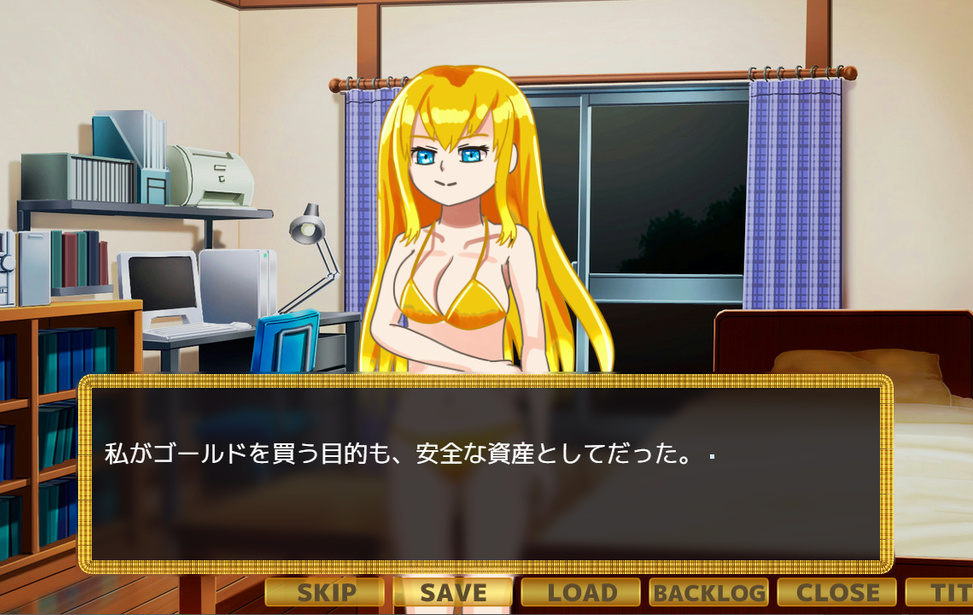The width and height of the screenshot is (973, 615).
Task: Advance the dialogue text box
Action: [x=485, y=474]
